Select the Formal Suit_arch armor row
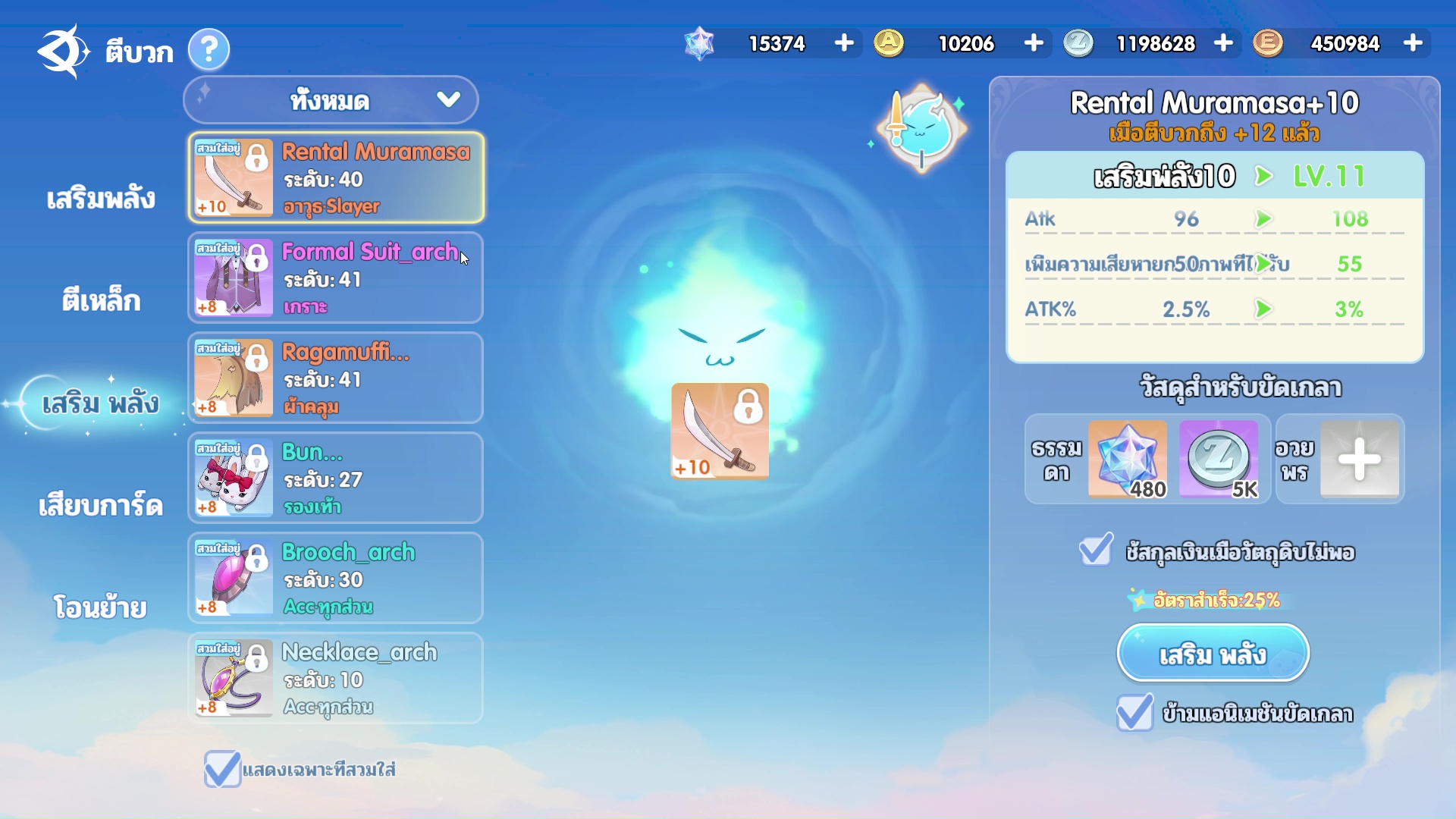Viewport: 1456px width, 819px height. pyautogui.click(x=335, y=278)
